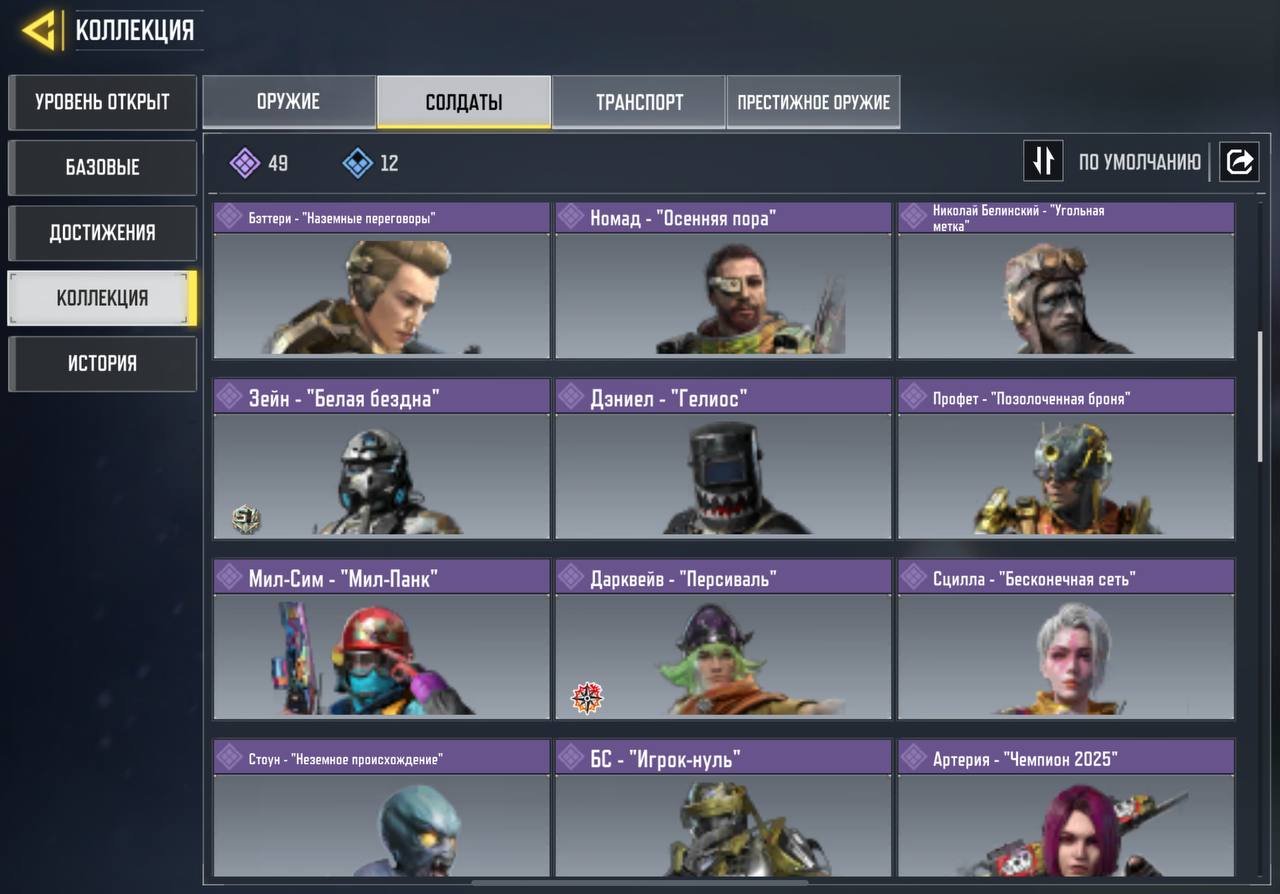Select the Сцилла "Бесконечная сеть" card
The width and height of the screenshot is (1280, 894).
pos(1066,640)
